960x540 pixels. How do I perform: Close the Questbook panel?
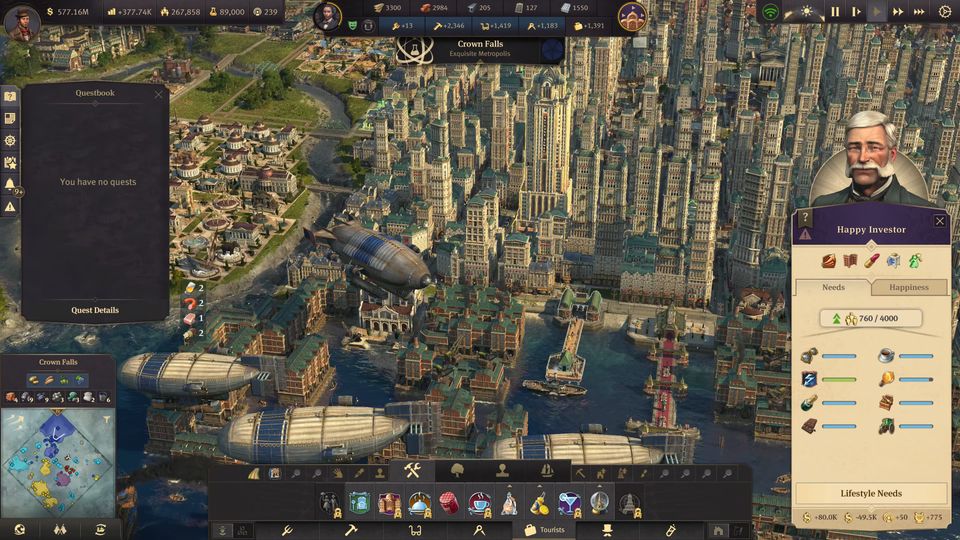pyautogui.click(x=158, y=94)
